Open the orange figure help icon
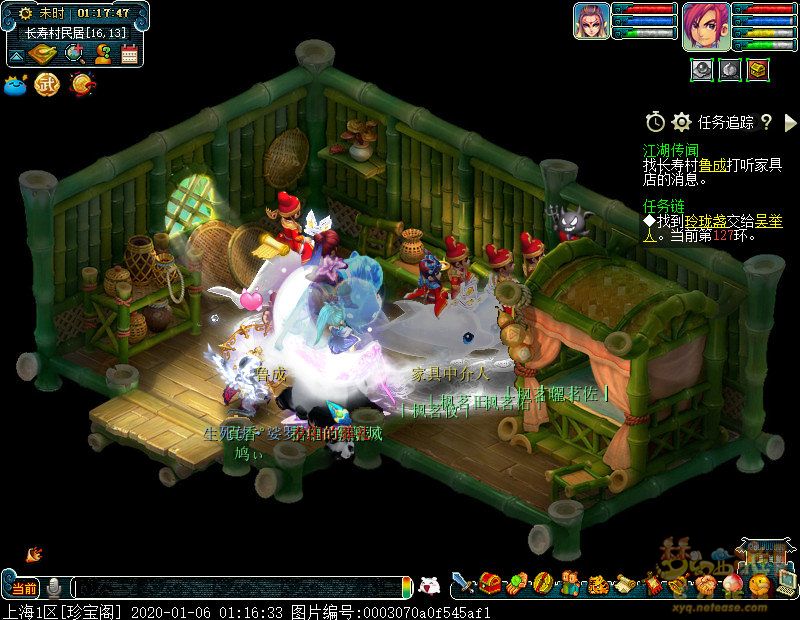 pos(102,54)
